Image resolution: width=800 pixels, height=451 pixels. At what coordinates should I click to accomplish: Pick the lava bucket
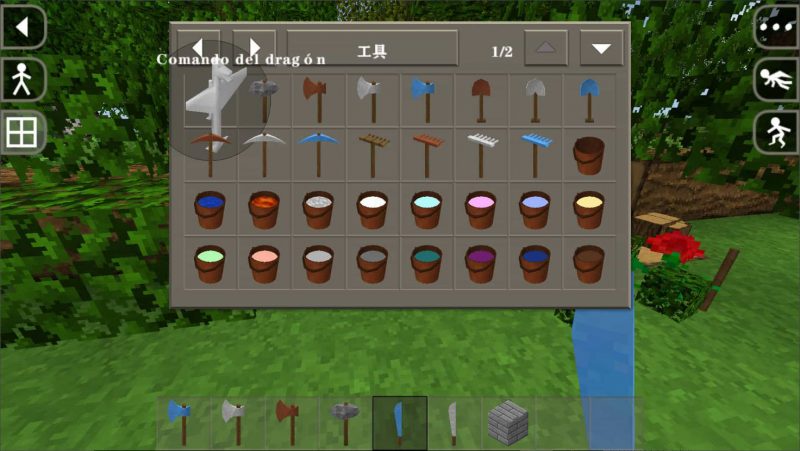pyautogui.click(x=264, y=208)
